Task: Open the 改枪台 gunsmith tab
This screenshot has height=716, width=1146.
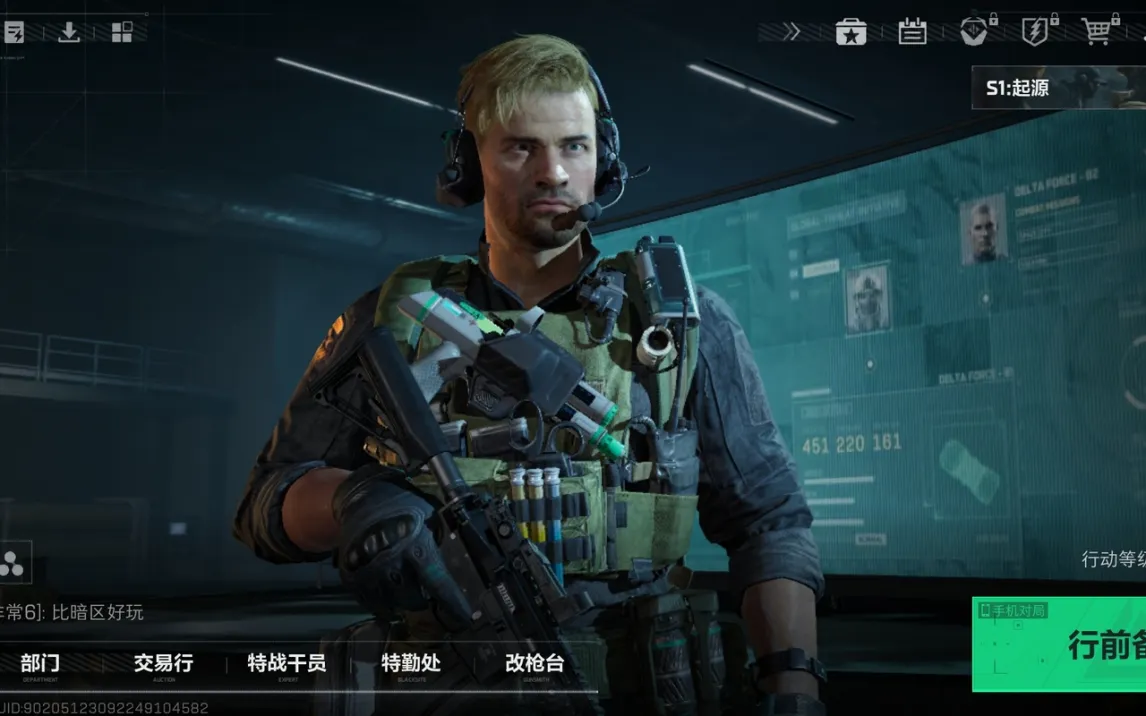Action: pos(535,663)
